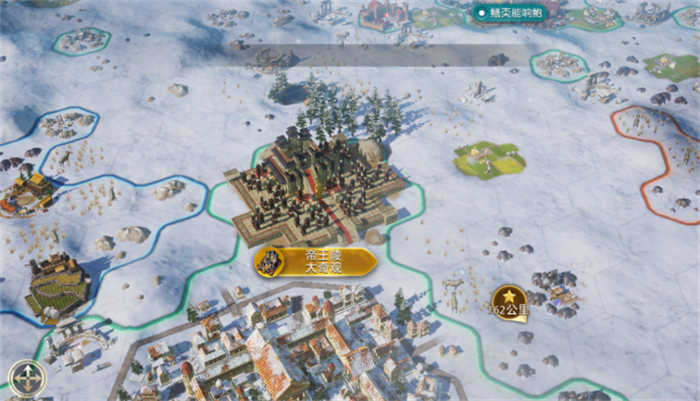Screen dimensions: 700x401
Task: Select the golden 帝王陵 city name banner
Action: (316, 262)
